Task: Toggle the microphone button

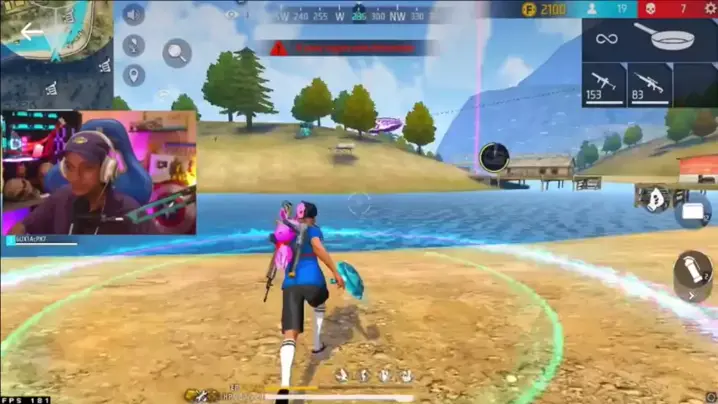Action: click(133, 45)
